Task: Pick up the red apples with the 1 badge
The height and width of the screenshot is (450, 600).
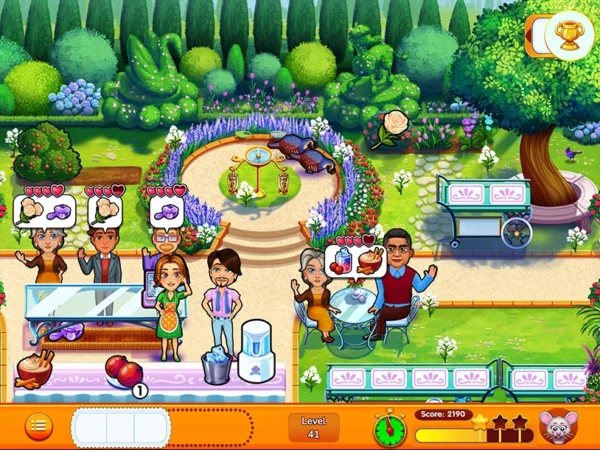Action: tap(124, 371)
